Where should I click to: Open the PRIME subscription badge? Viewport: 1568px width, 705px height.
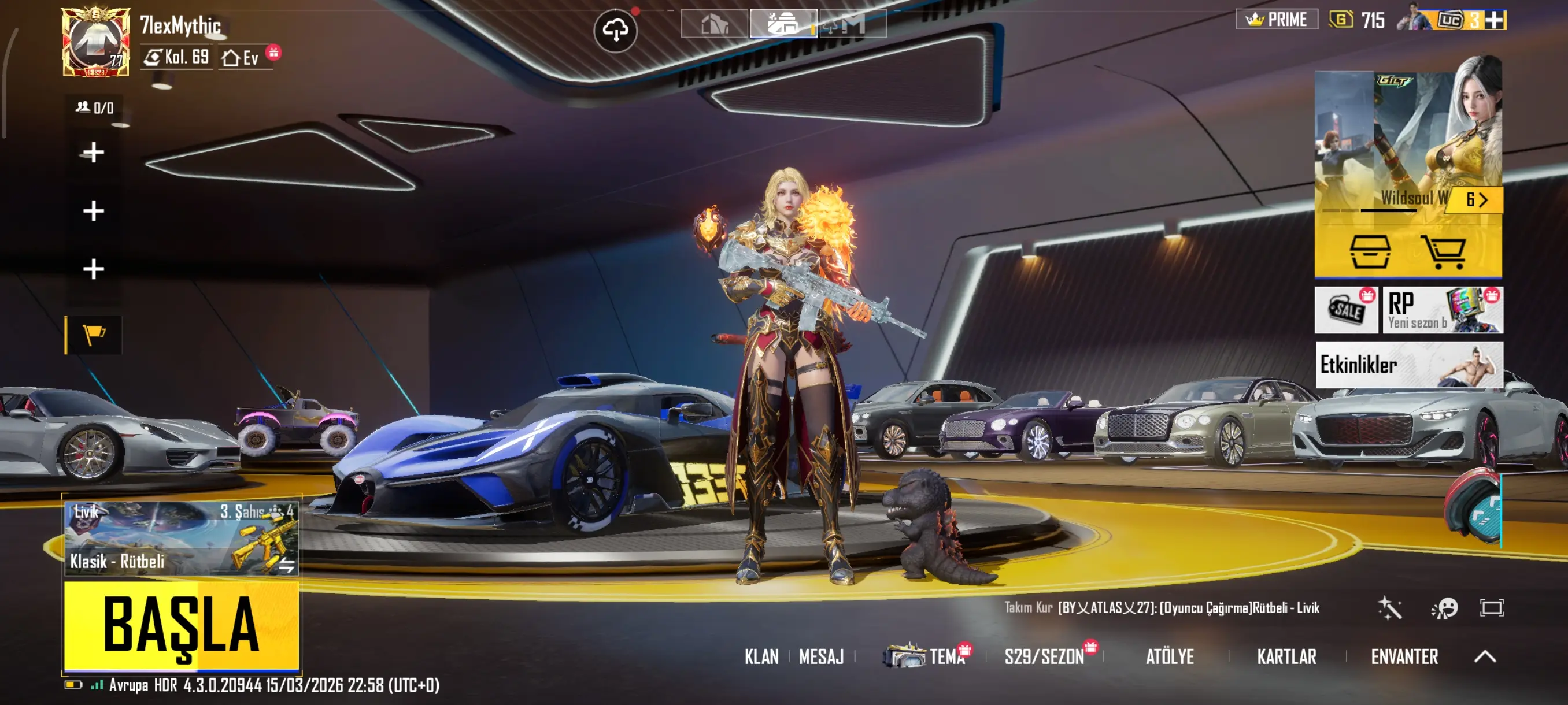click(x=1277, y=20)
